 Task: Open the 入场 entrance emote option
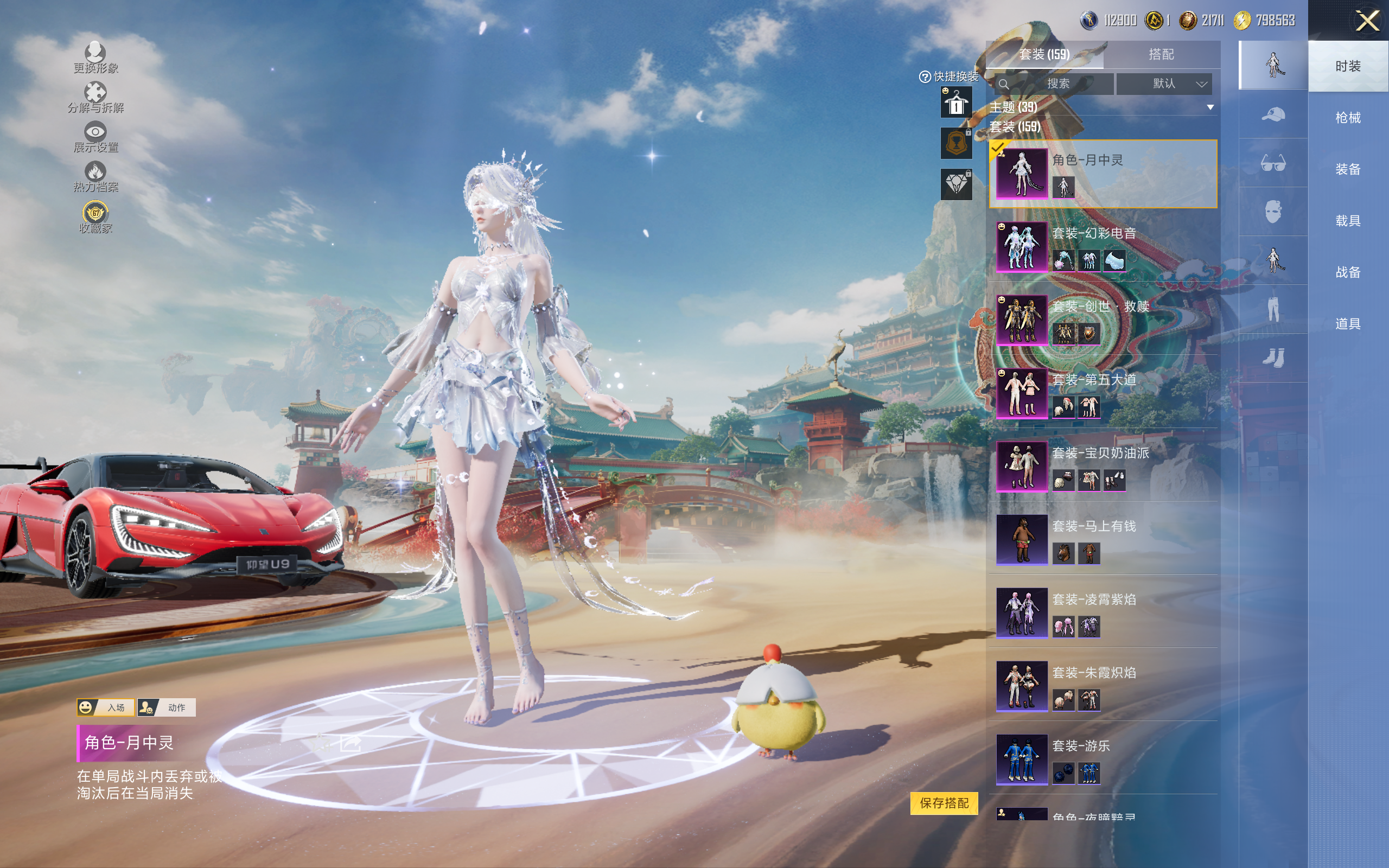click(106, 707)
